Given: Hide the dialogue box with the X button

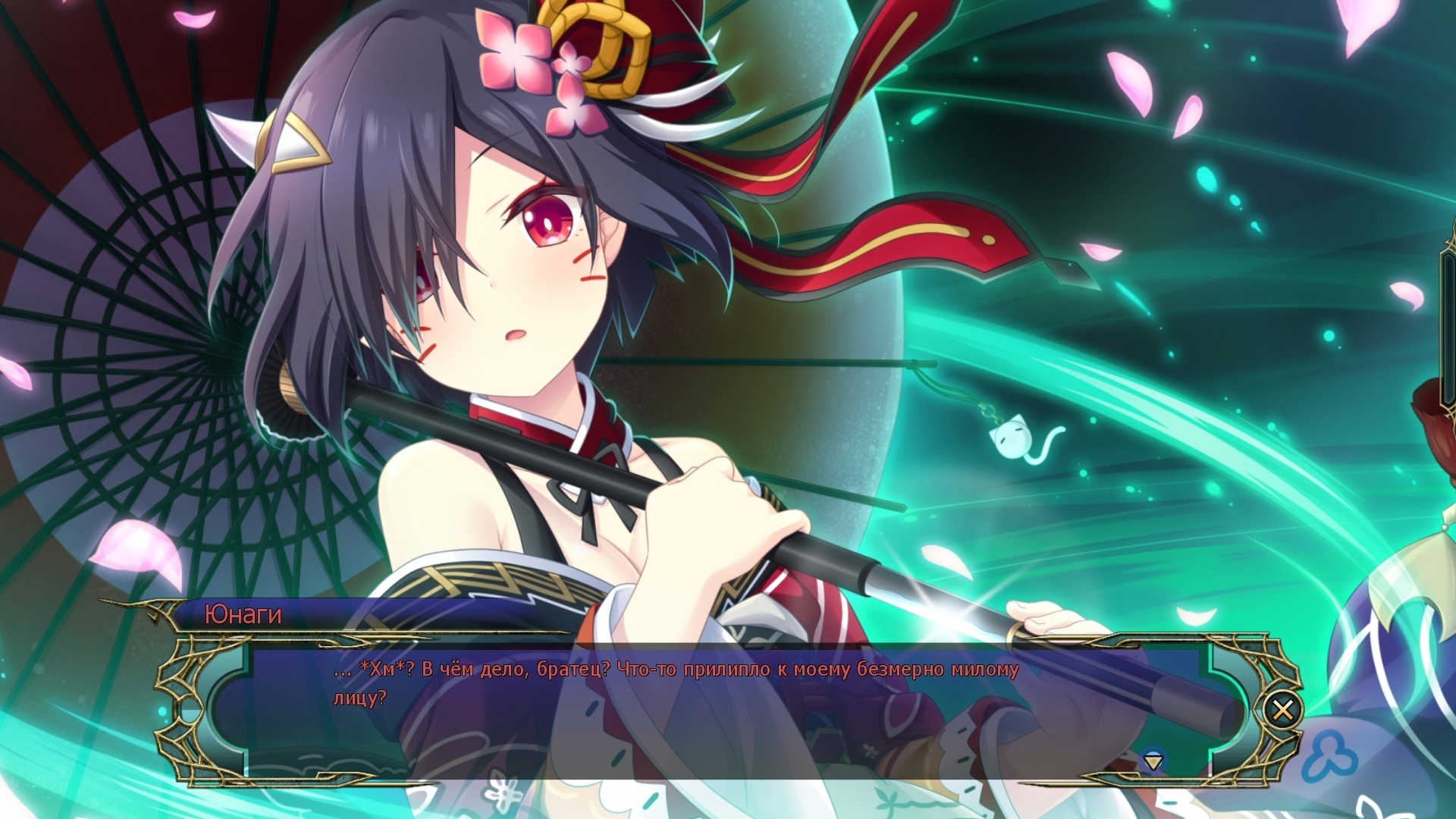Looking at the screenshot, I should point(1282,711).
